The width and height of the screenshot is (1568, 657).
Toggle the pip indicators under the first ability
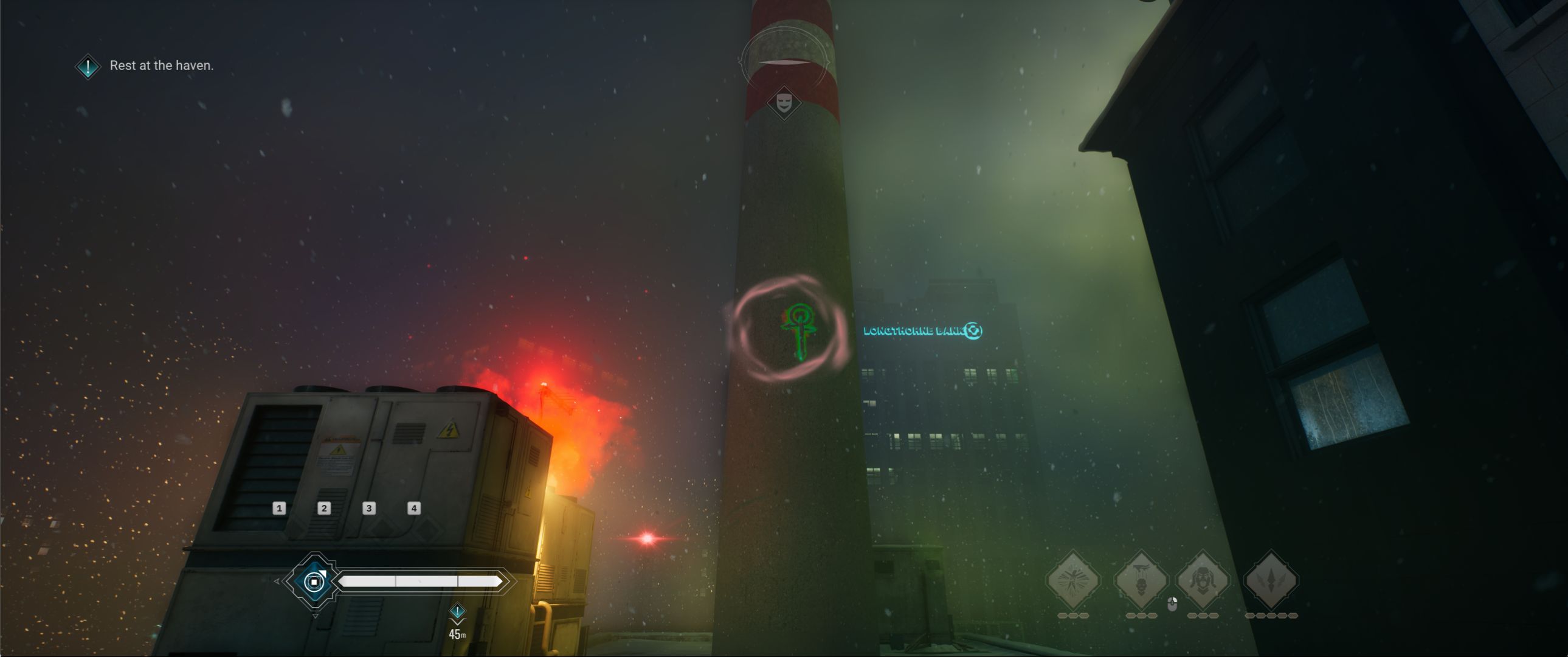(1073, 616)
